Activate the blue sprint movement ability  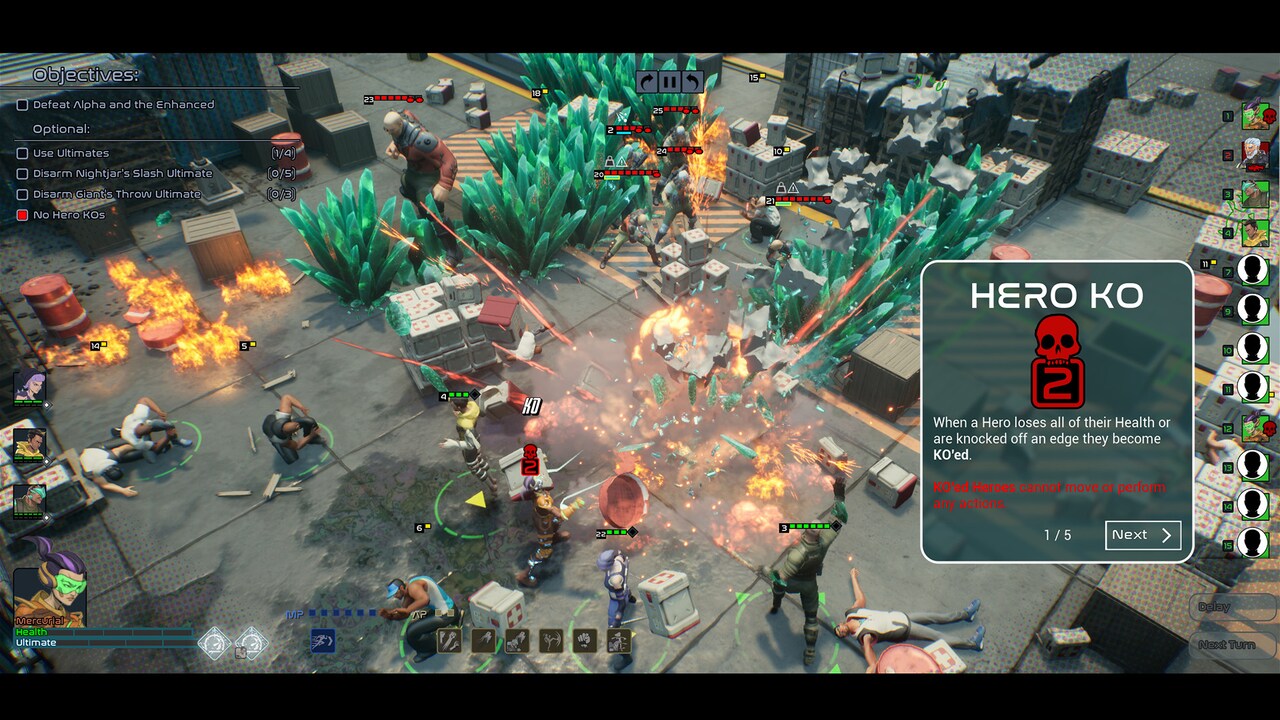click(323, 641)
